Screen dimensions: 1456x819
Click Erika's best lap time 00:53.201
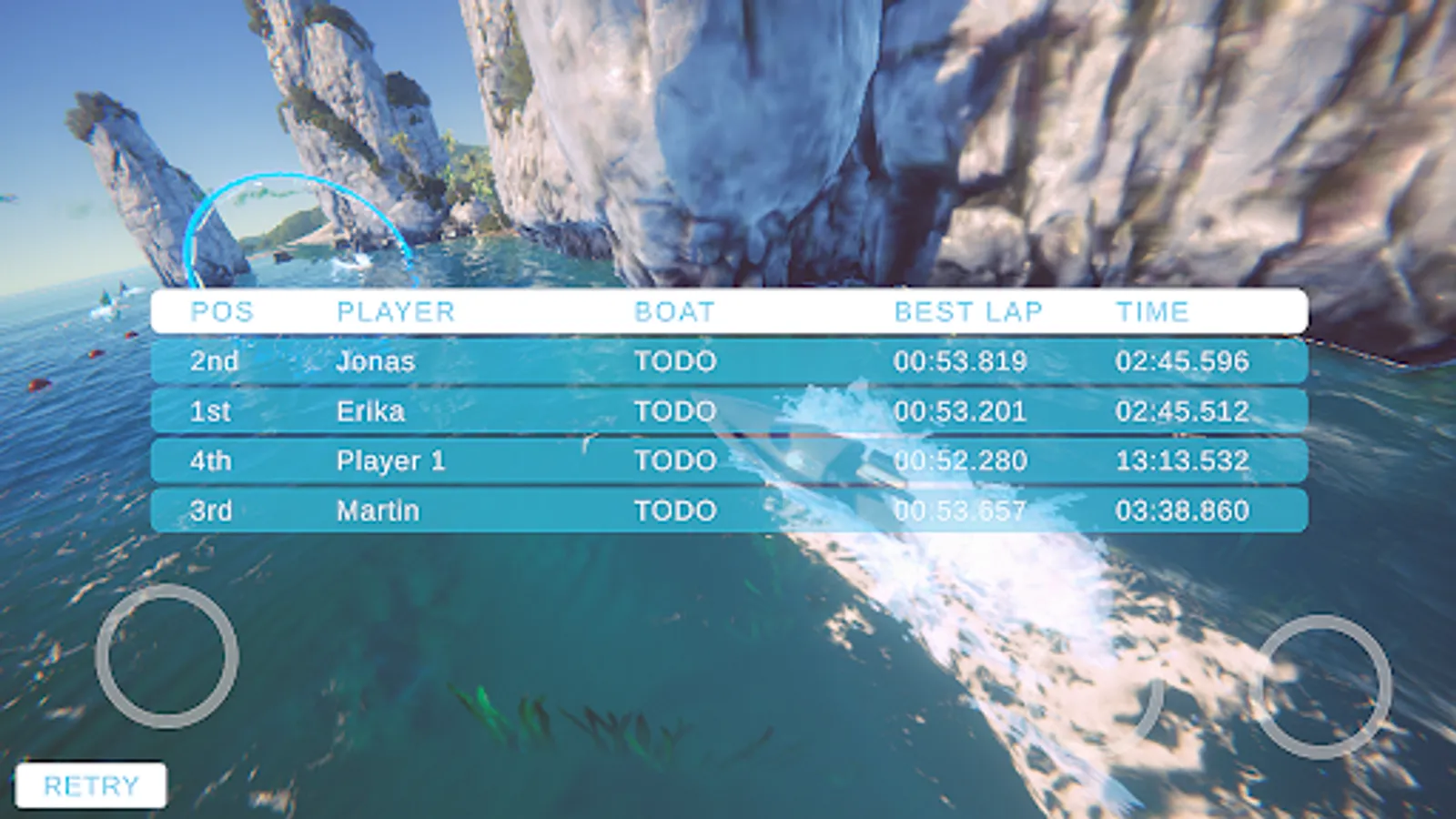(960, 410)
